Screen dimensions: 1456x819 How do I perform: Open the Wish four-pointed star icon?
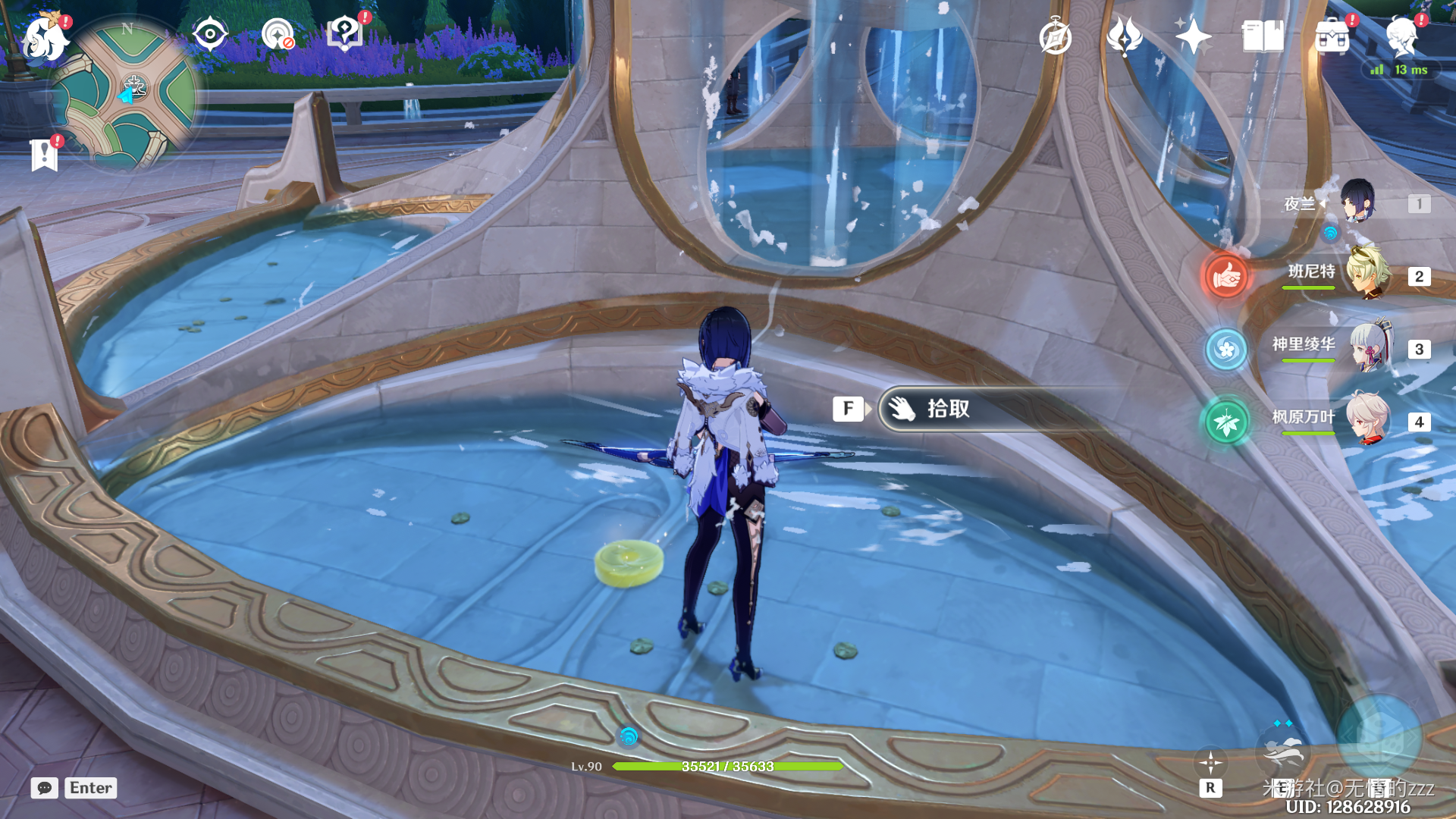[1193, 36]
